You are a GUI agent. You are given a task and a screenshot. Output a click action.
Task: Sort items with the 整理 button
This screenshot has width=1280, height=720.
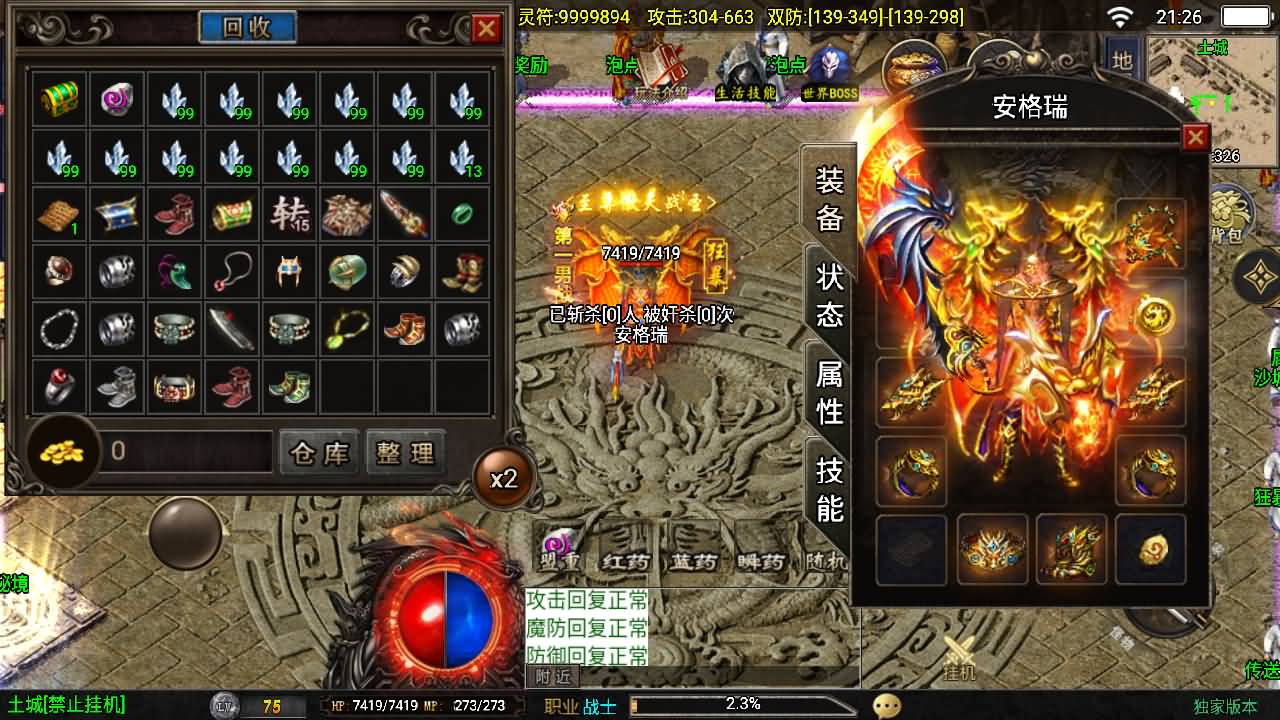(405, 453)
